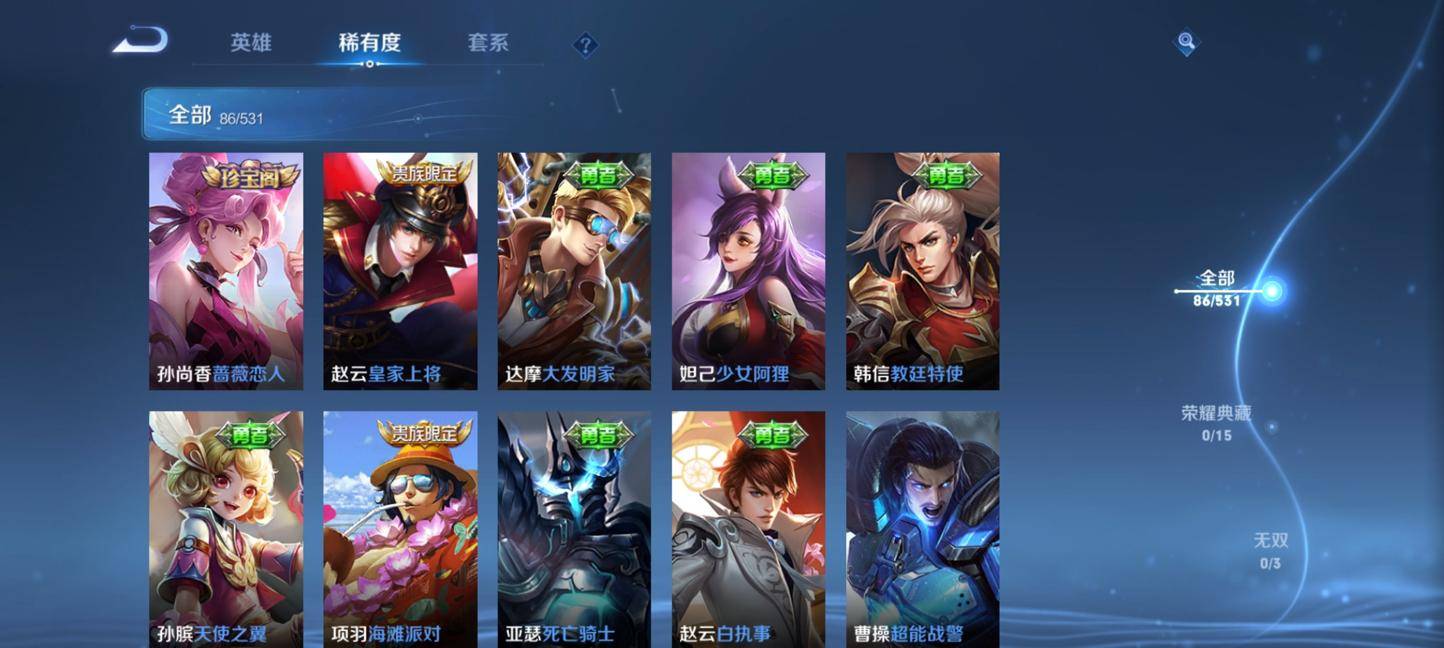Filter by 无双 rarity
This screenshot has height=648, width=1444.
click(1271, 550)
